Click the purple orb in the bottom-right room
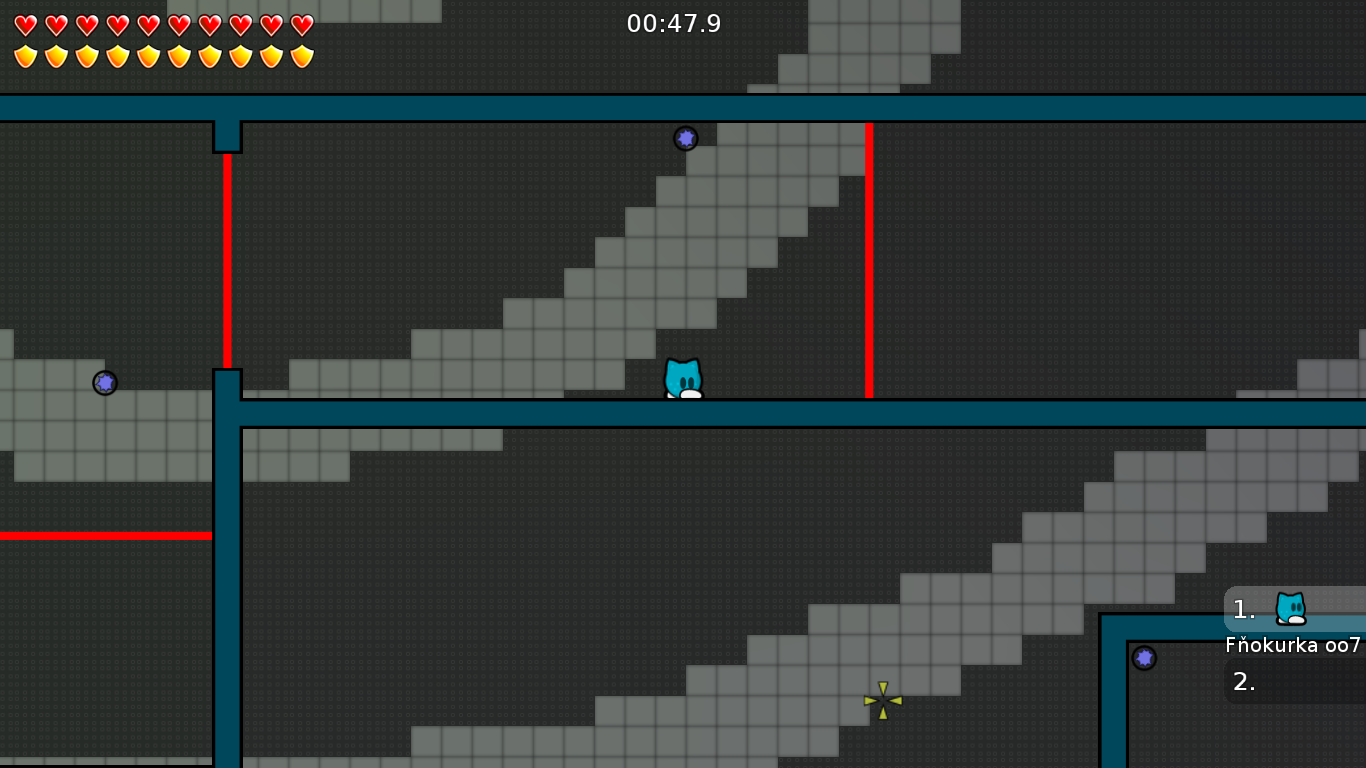The height and width of the screenshot is (768, 1366). [1144, 658]
